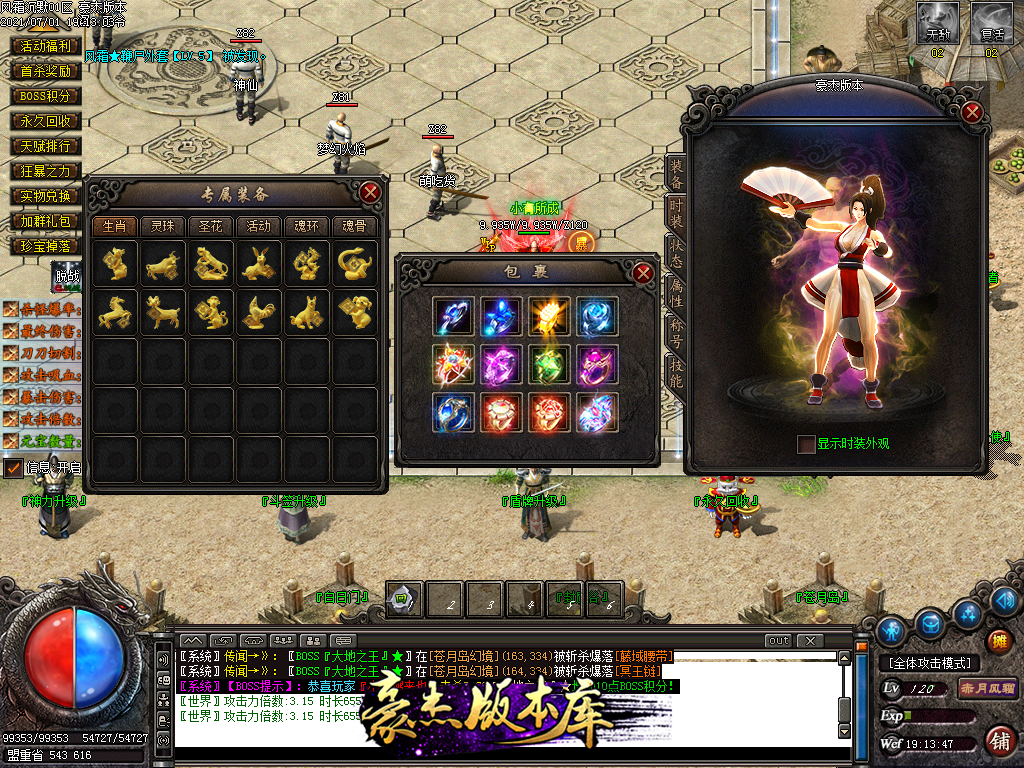Change the 全体攻击模式 attack mode
Screen dimensions: 1024x768
[x=929, y=663]
